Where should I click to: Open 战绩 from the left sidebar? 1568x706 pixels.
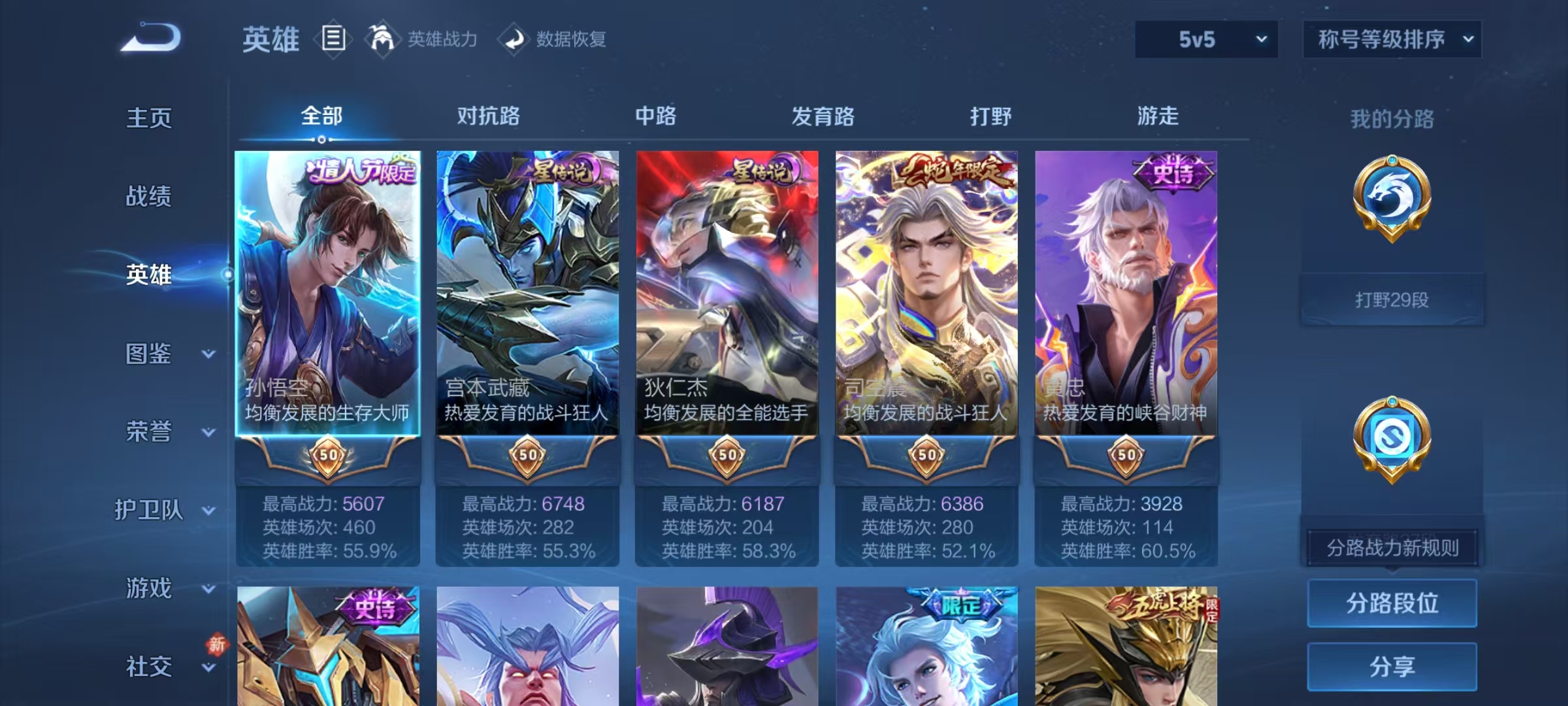(x=149, y=197)
